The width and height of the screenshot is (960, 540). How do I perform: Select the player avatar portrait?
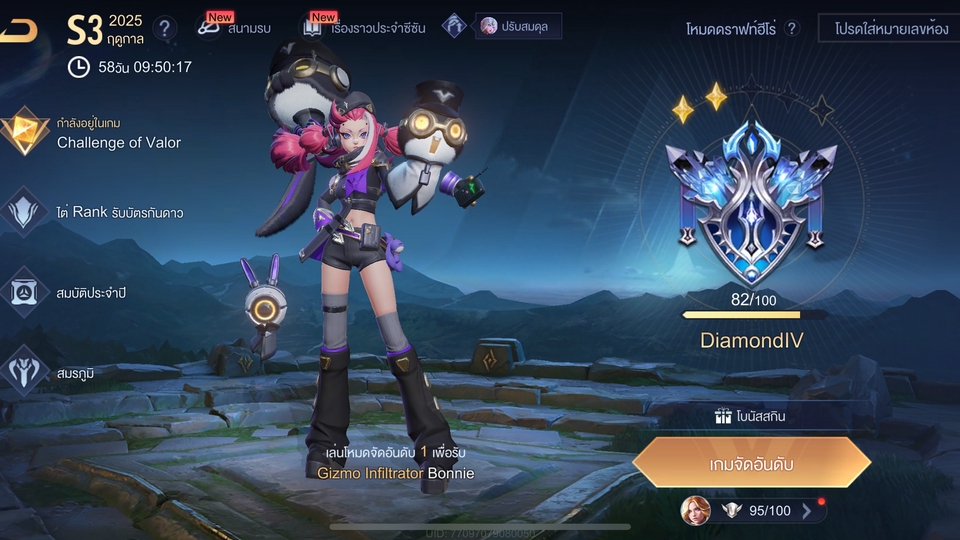click(695, 511)
